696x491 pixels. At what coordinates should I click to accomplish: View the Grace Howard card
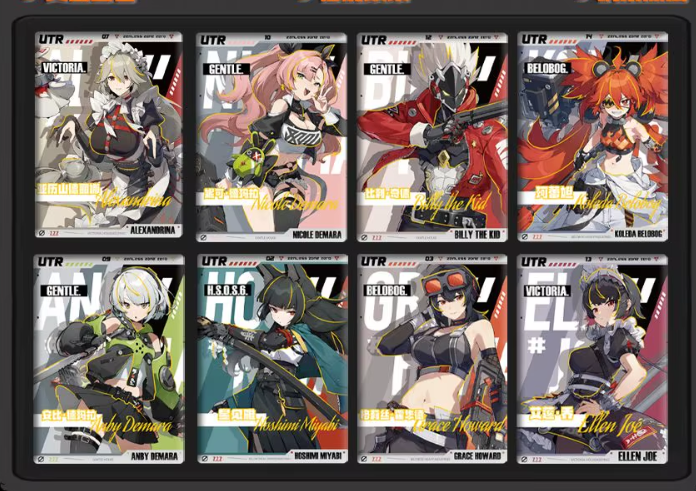point(432,359)
